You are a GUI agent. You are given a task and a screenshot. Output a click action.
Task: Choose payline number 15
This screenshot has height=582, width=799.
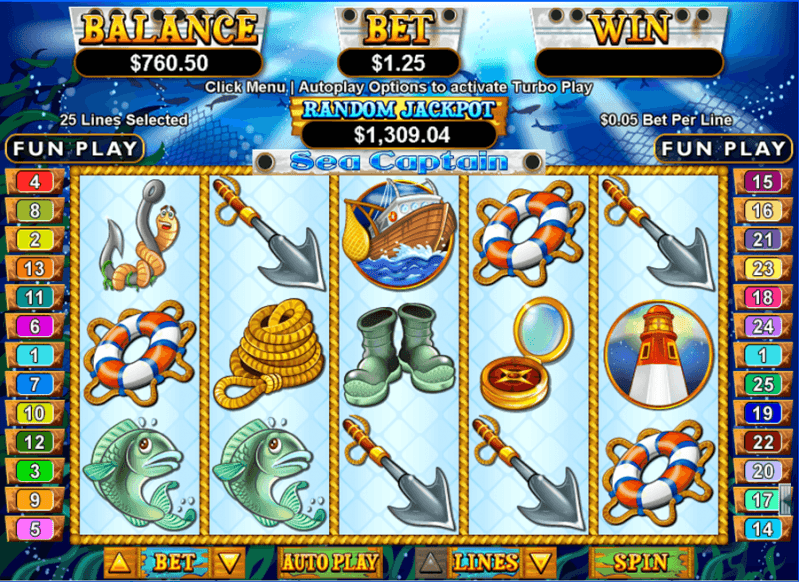click(x=763, y=182)
